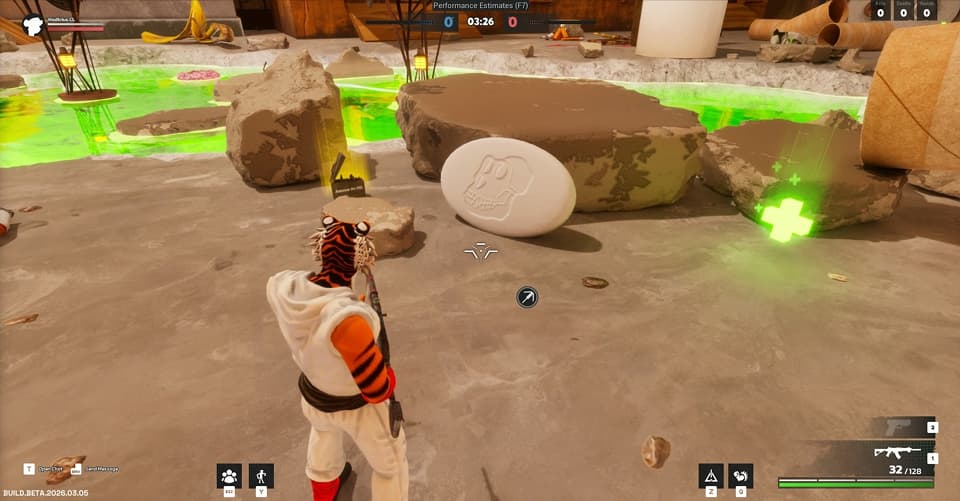
Task: Open the Performance Estimates overlay label
Action: [479, 6]
